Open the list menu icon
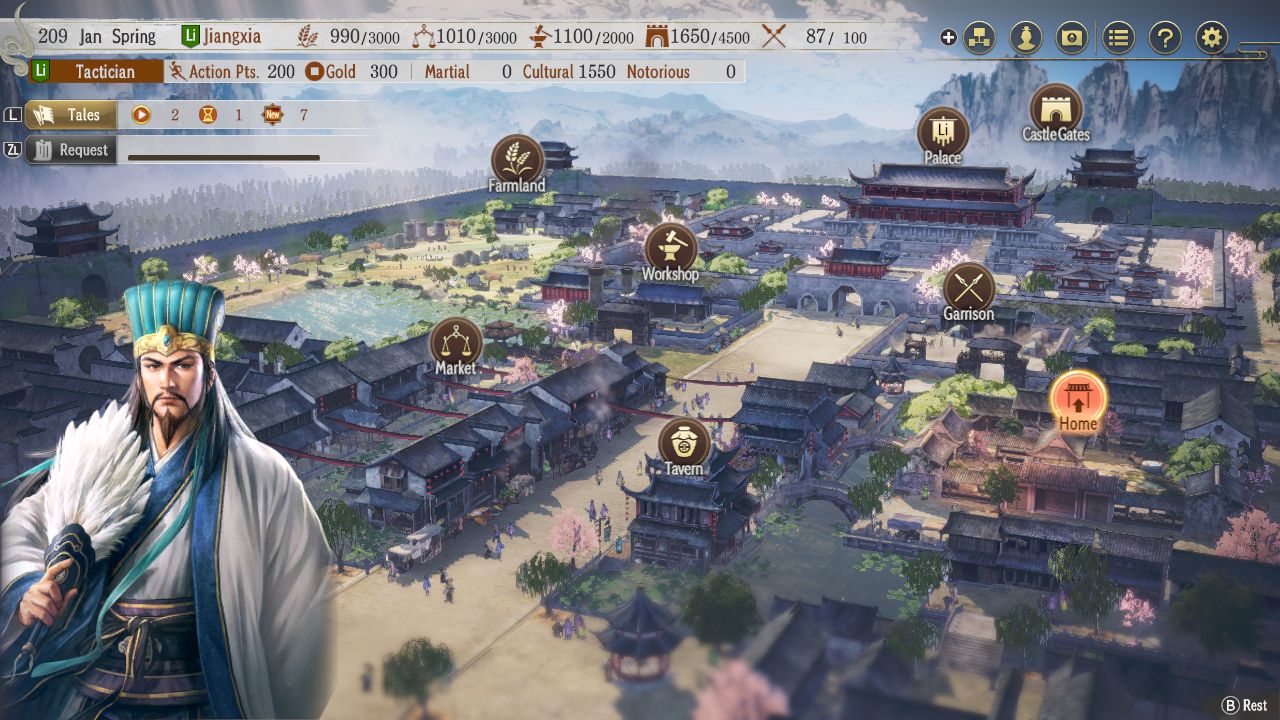Viewport: 1280px width, 720px height. point(1118,38)
